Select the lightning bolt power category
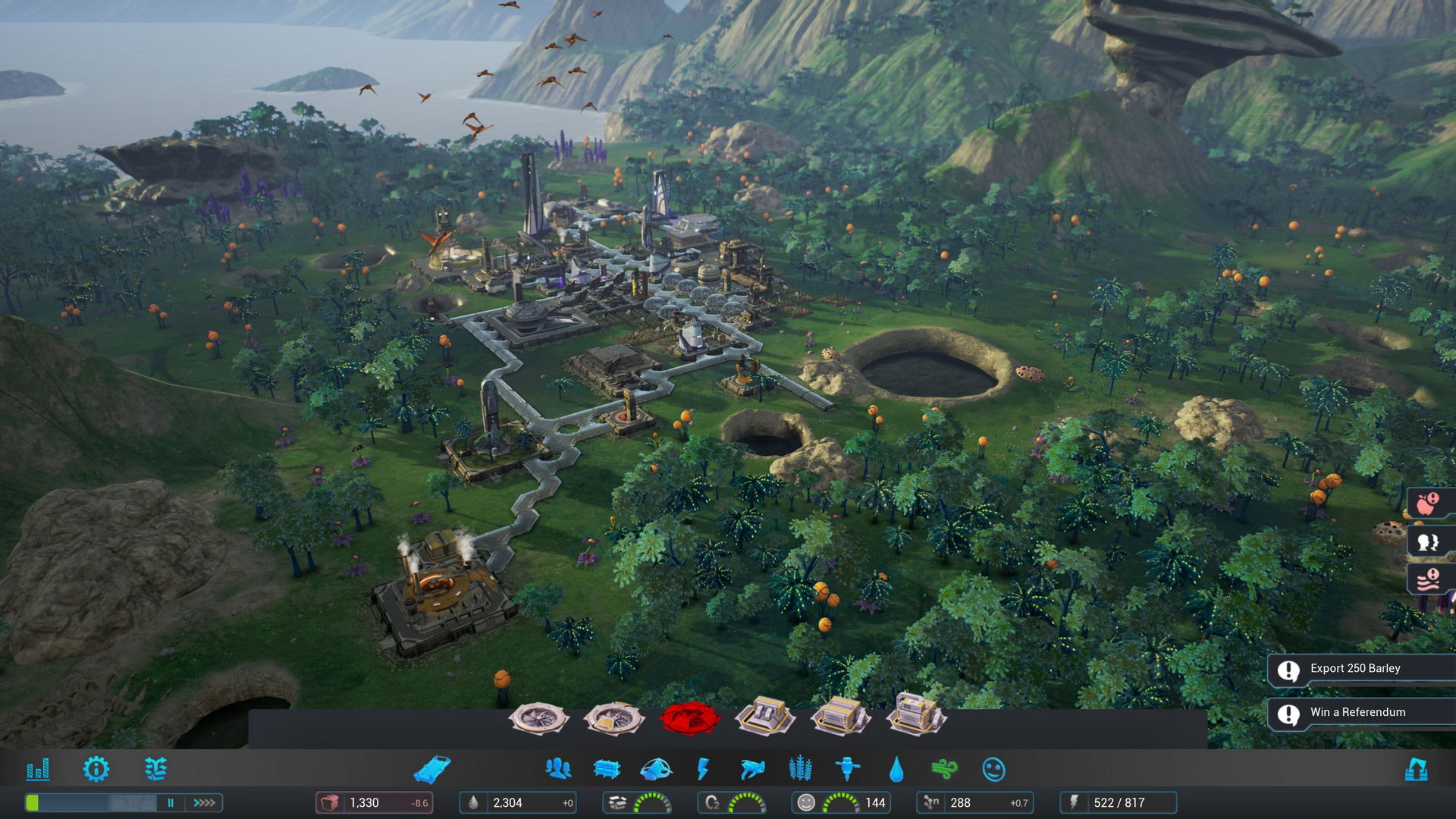1456x819 pixels. coord(703,770)
